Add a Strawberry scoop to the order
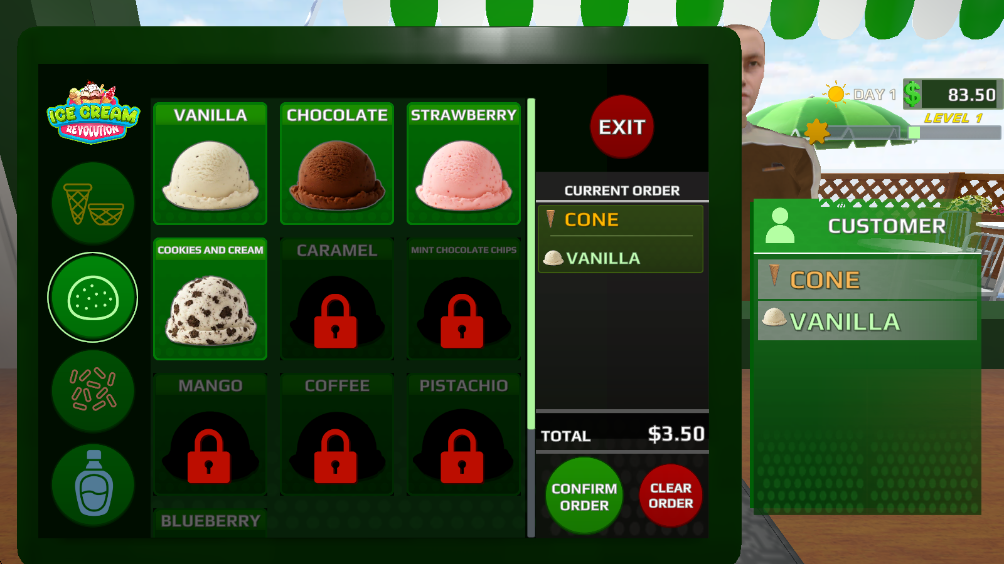 click(463, 164)
